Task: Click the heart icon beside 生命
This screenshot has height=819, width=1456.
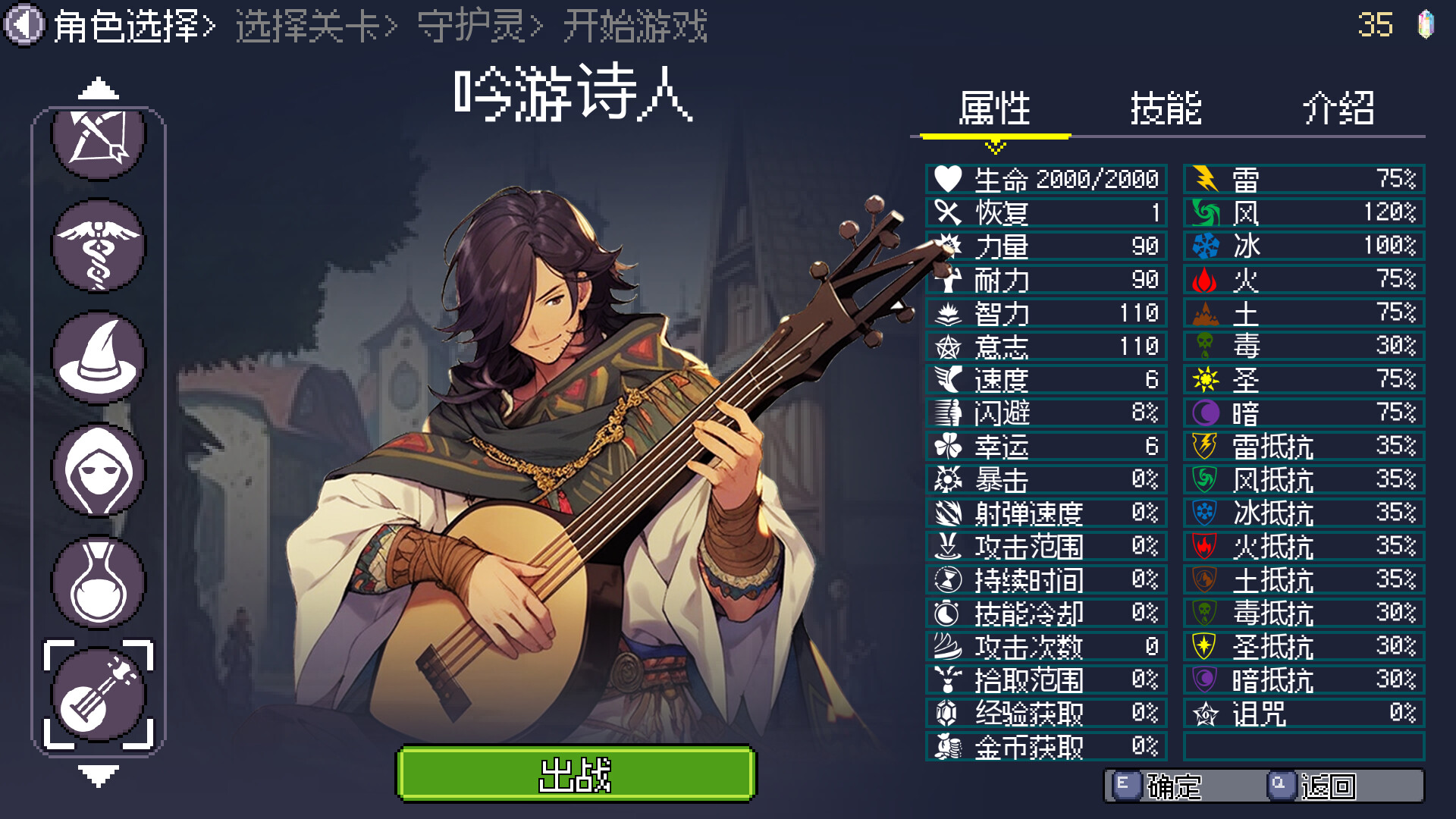Action: point(948,179)
